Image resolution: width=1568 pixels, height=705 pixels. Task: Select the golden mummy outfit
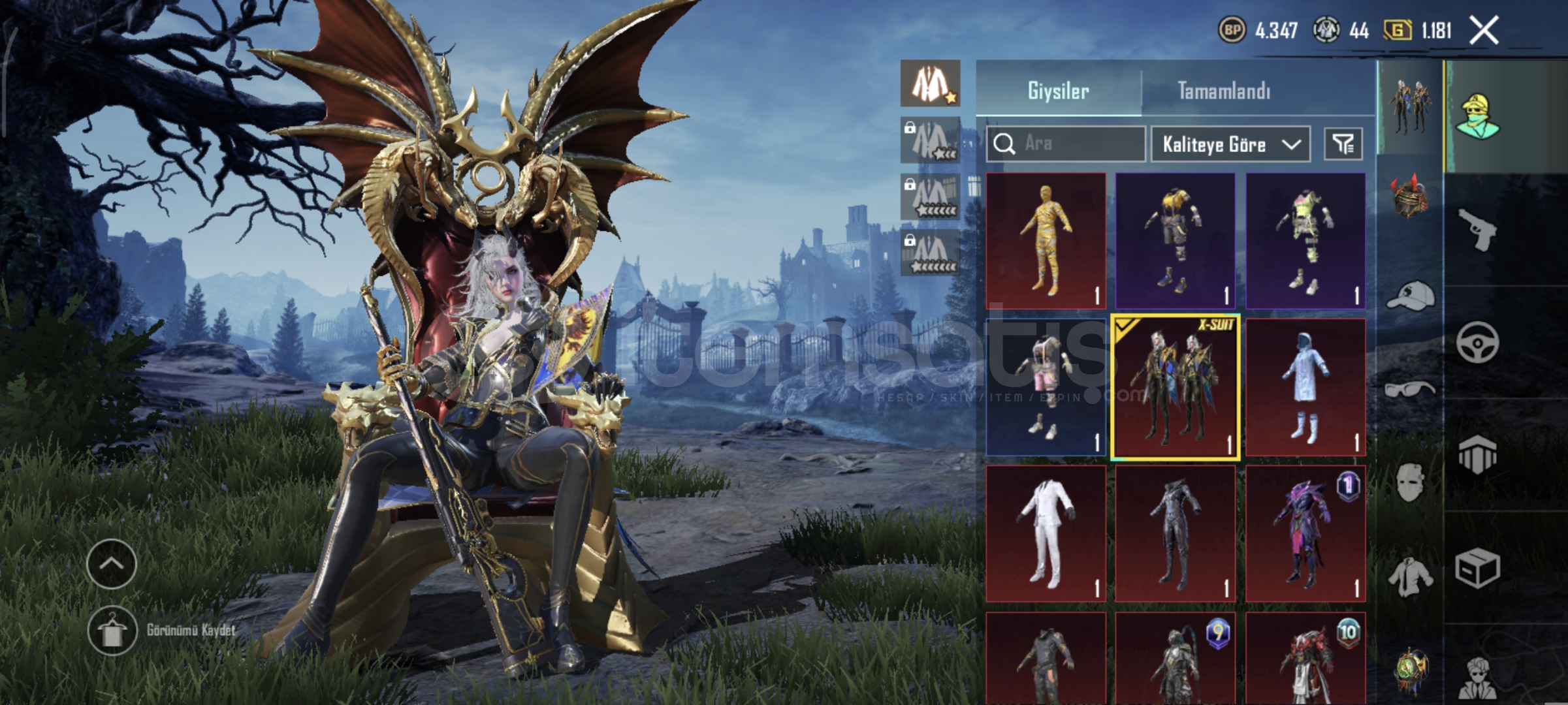[x=1046, y=240]
